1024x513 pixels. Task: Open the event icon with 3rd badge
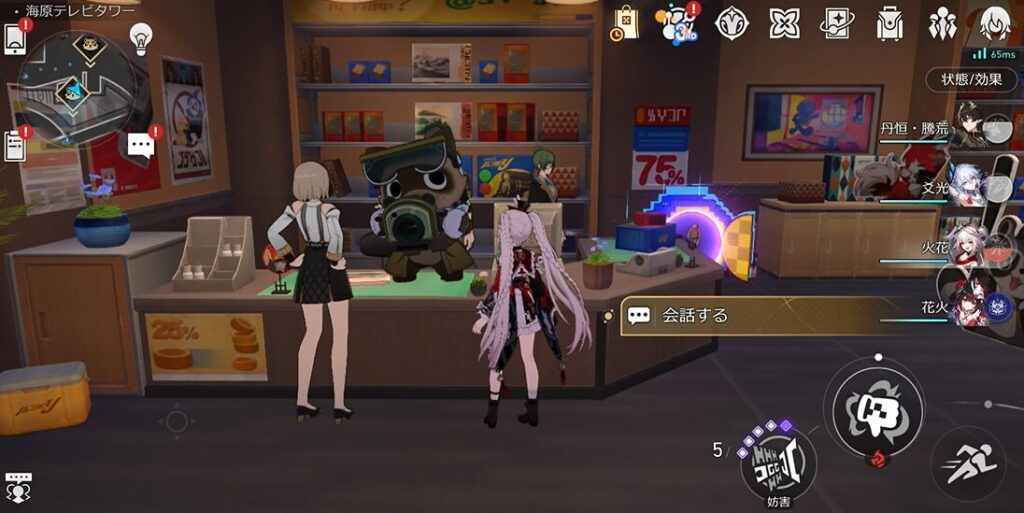[x=681, y=22]
